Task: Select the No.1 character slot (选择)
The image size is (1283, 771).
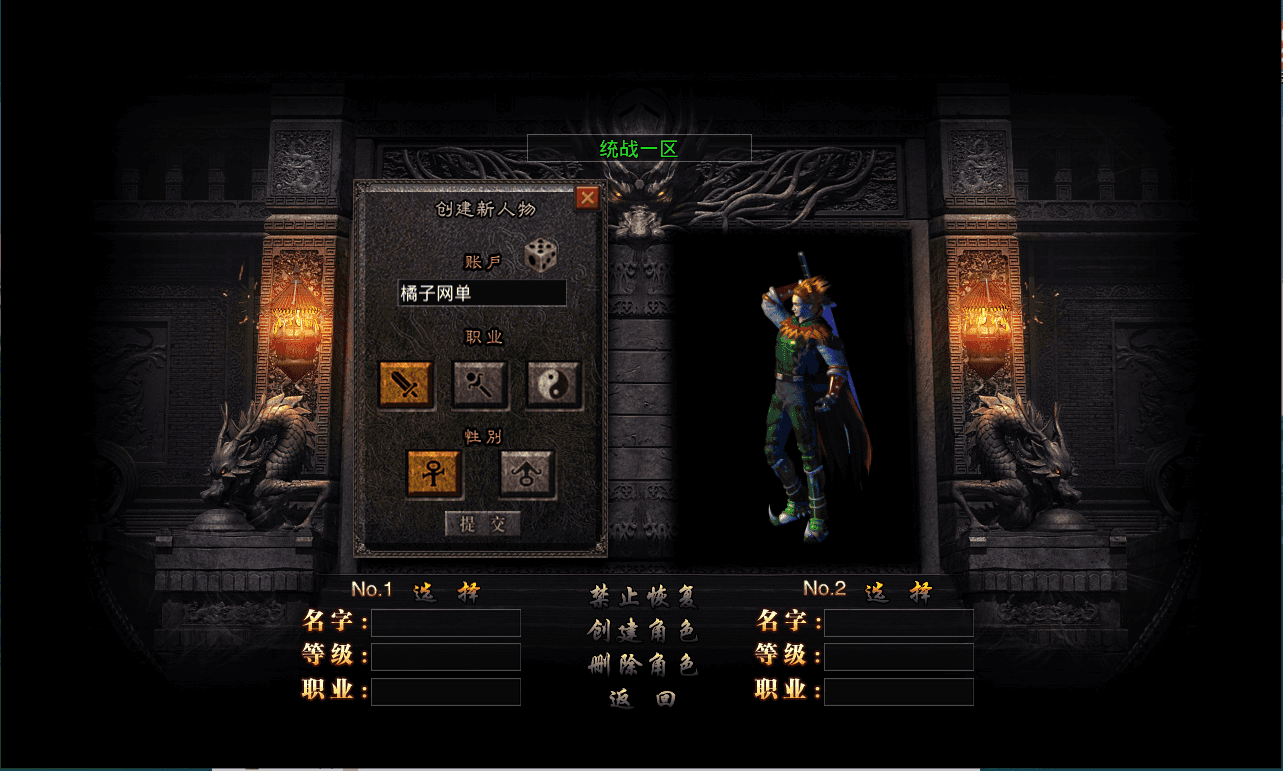Action: (x=446, y=591)
